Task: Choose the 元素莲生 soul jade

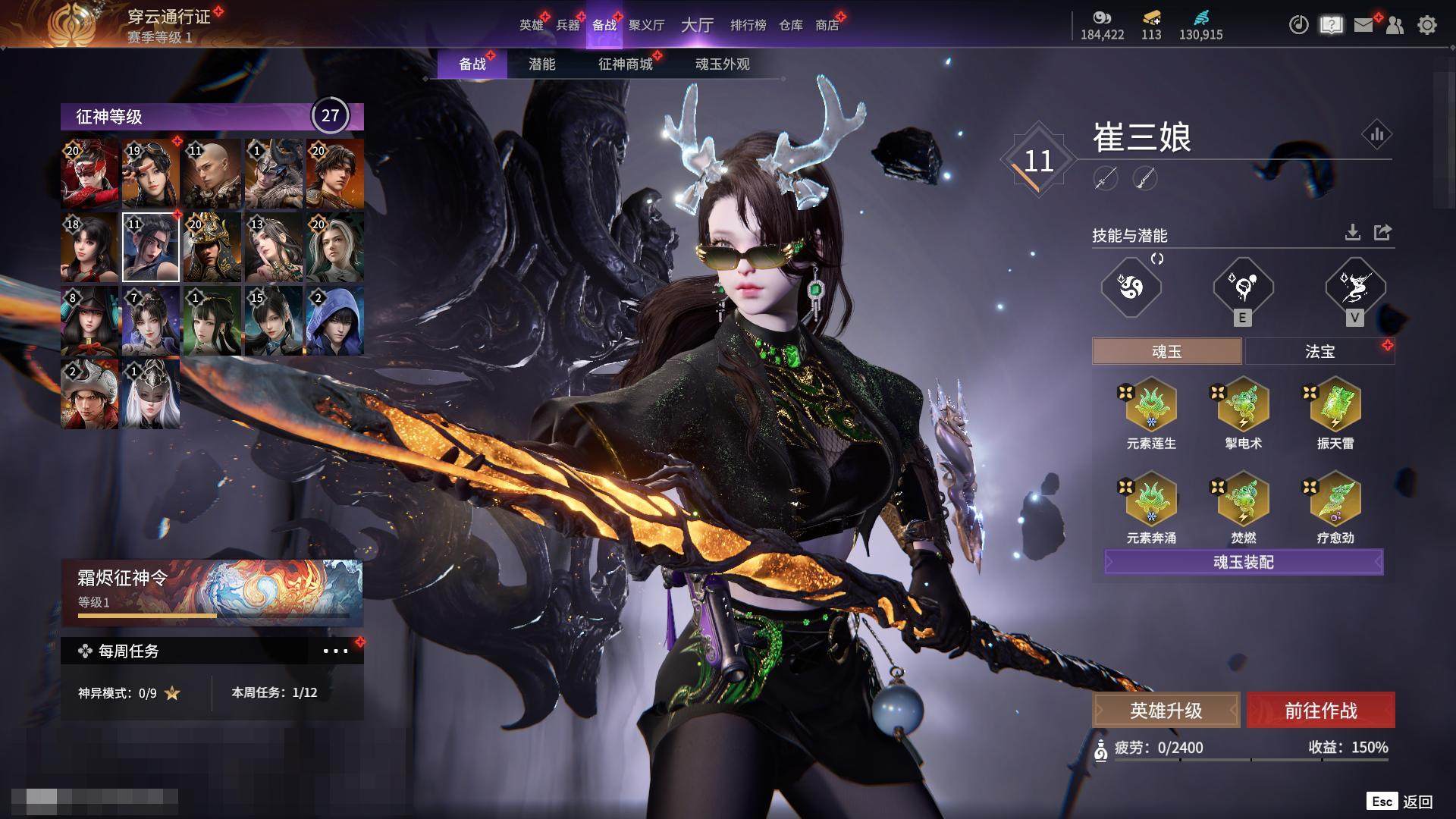Action: click(x=1150, y=407)
